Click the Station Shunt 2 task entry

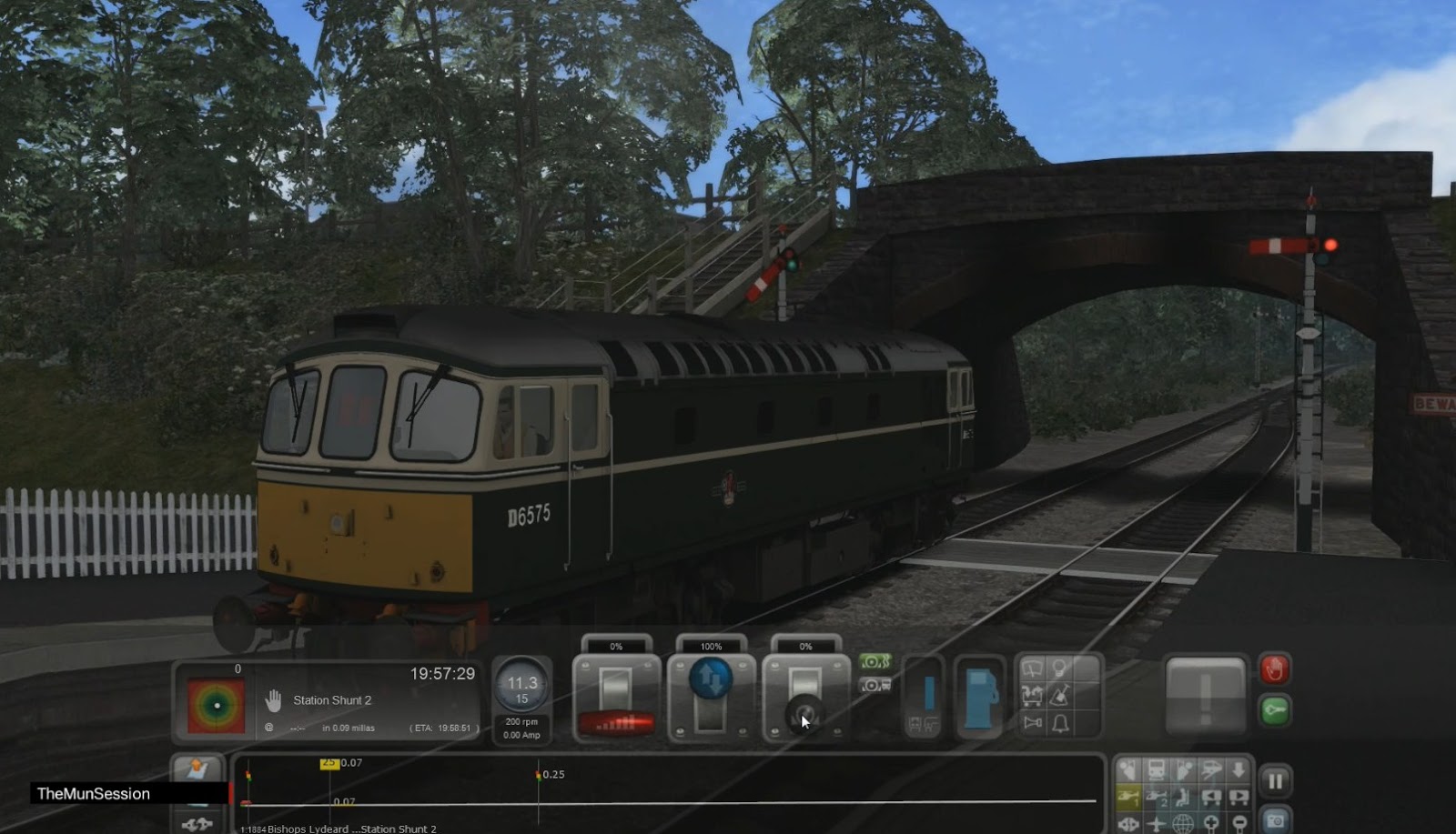pyautogui.click(x=333, y=700)
